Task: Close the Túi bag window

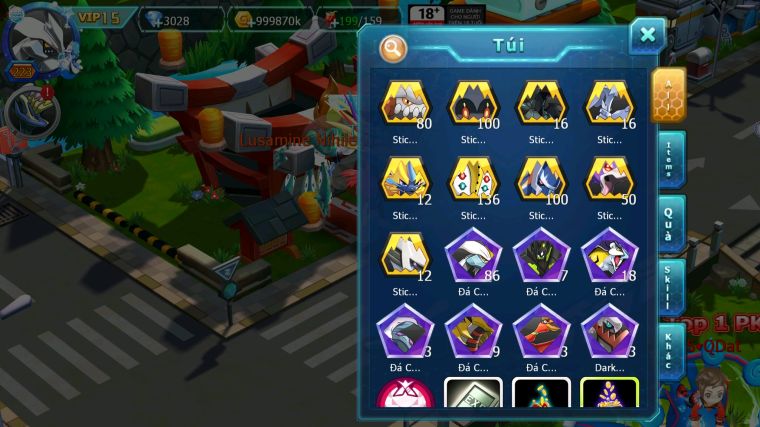Action: [x=647, y=35]
